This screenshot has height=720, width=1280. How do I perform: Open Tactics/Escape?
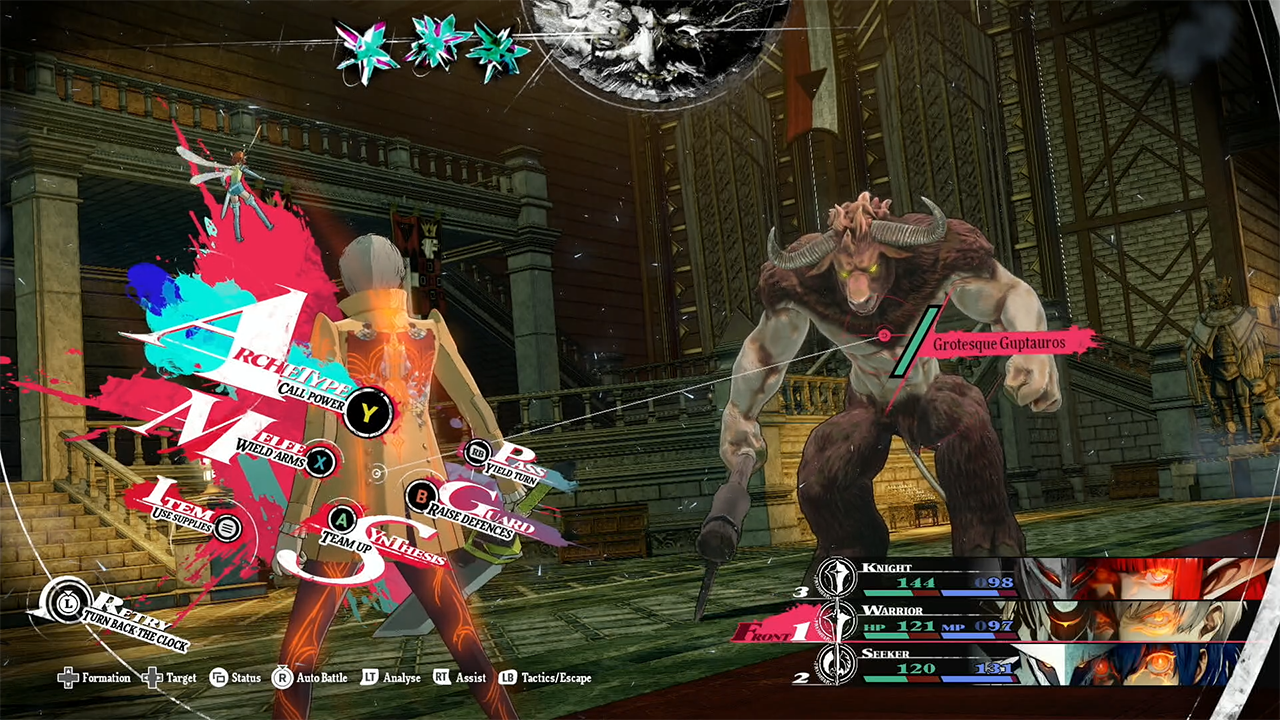tap(545, 678)
